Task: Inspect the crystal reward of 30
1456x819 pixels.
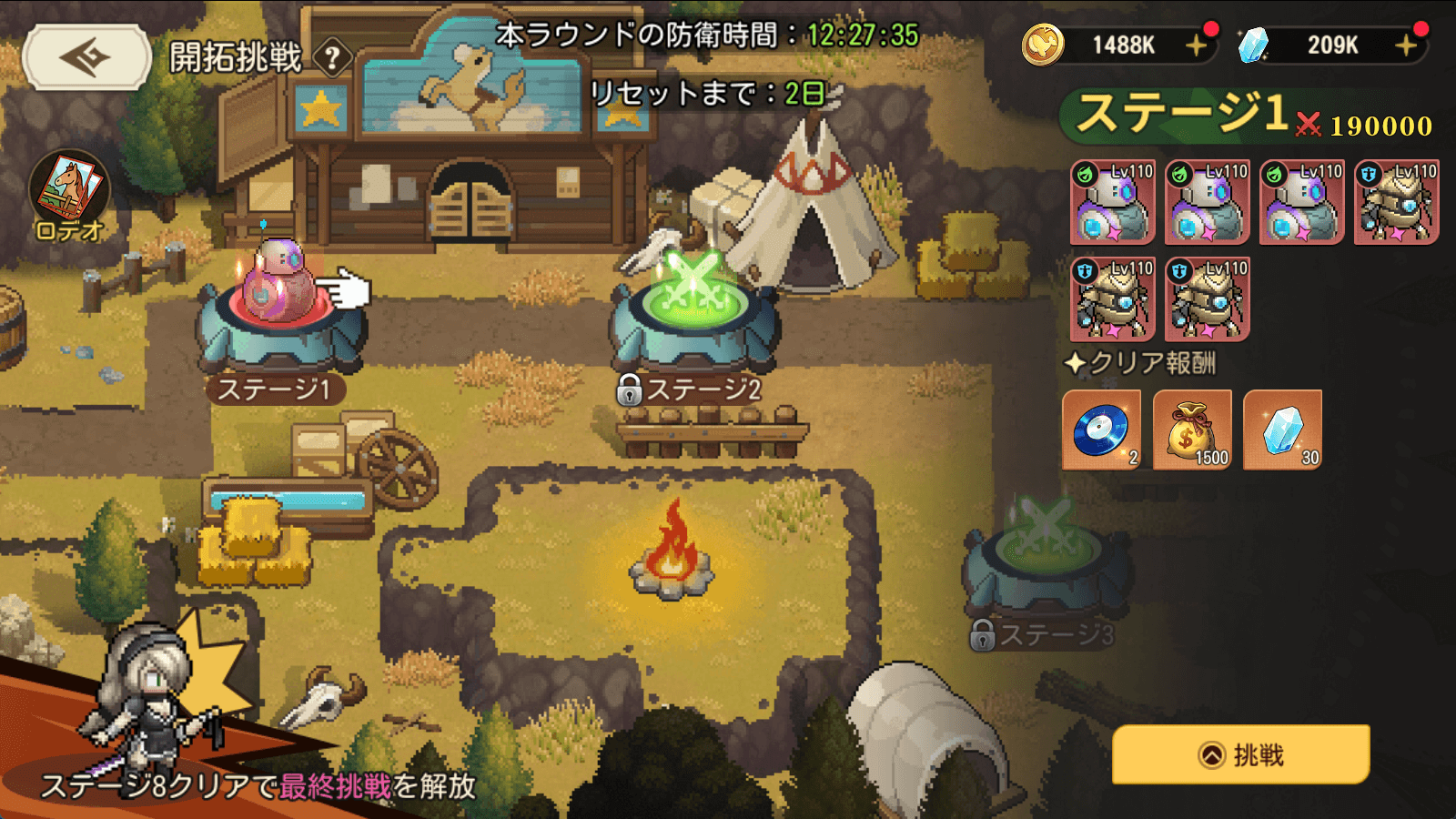Action: tap(1282, 430)
